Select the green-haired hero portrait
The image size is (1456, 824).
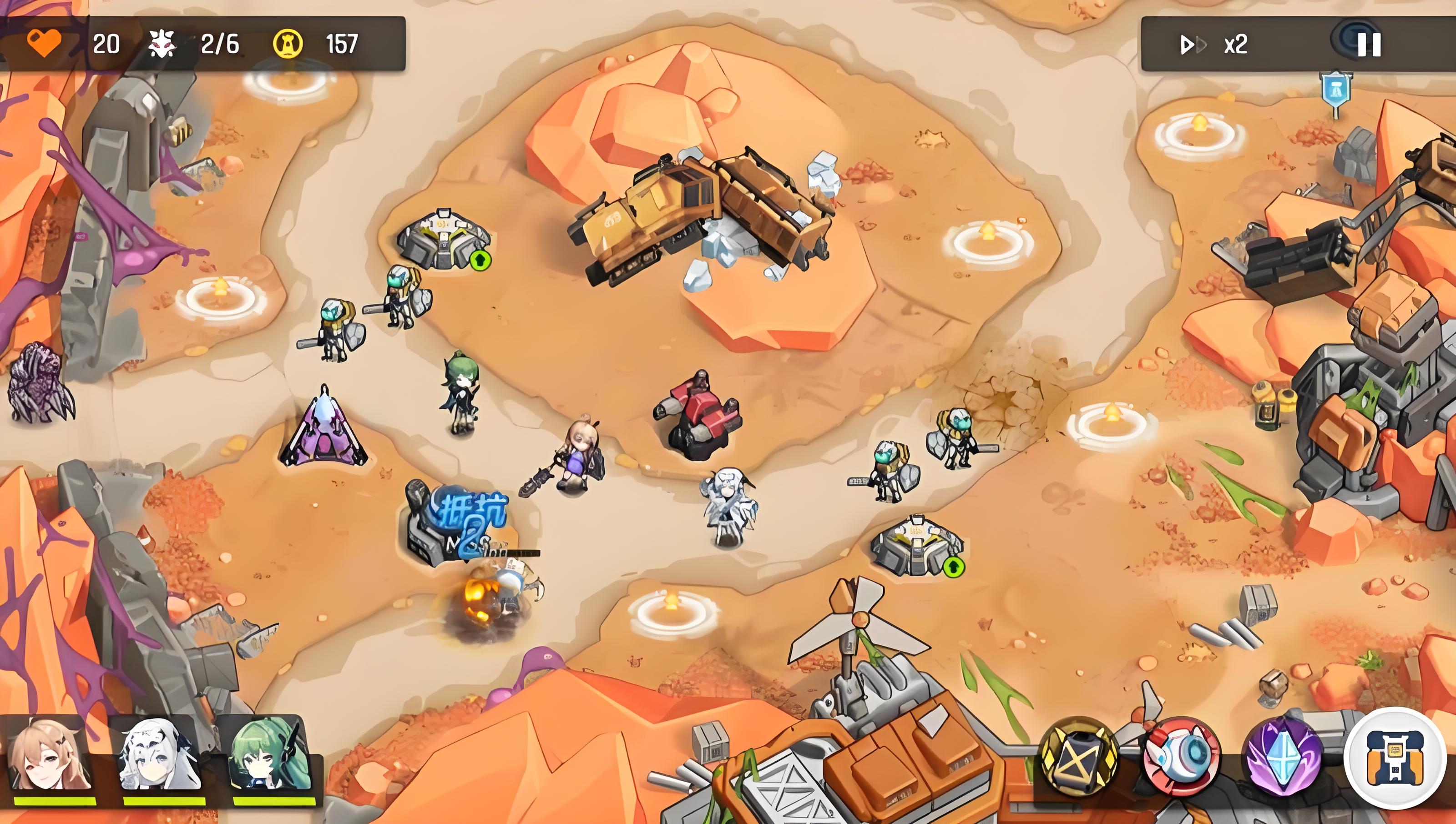pyautogui.click(x=269, y=755)
